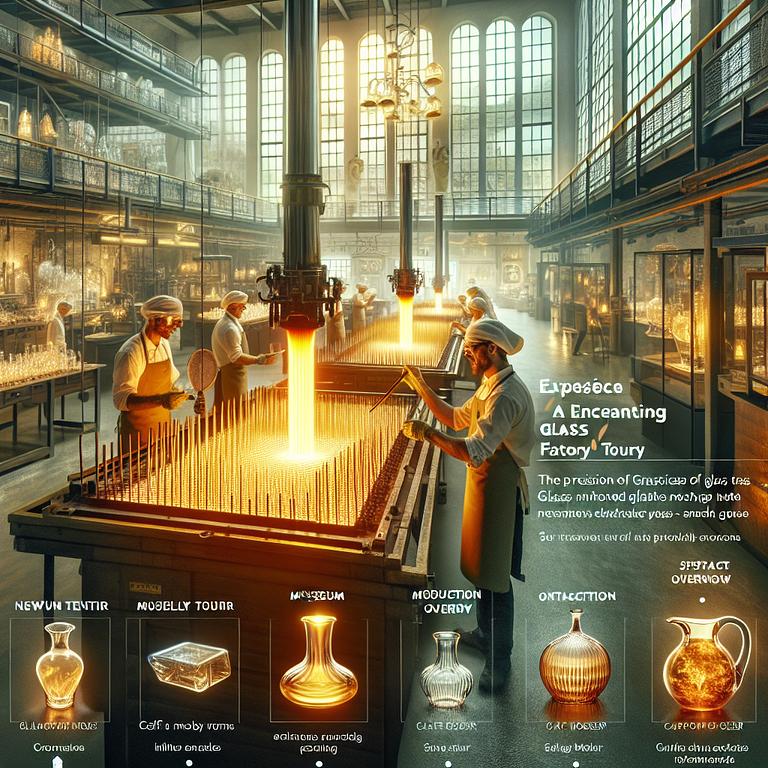Open the glowing orange decanter tile

(317, 664)
